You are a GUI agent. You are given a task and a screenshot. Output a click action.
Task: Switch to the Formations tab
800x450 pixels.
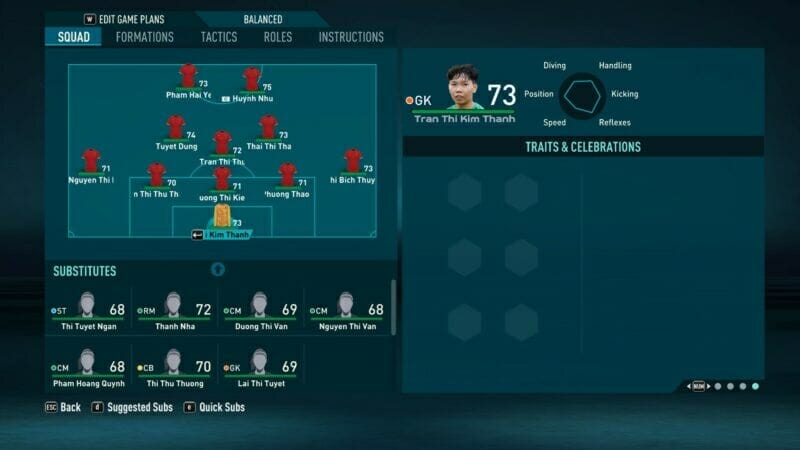pyautogui.click(x=144, y=37)
